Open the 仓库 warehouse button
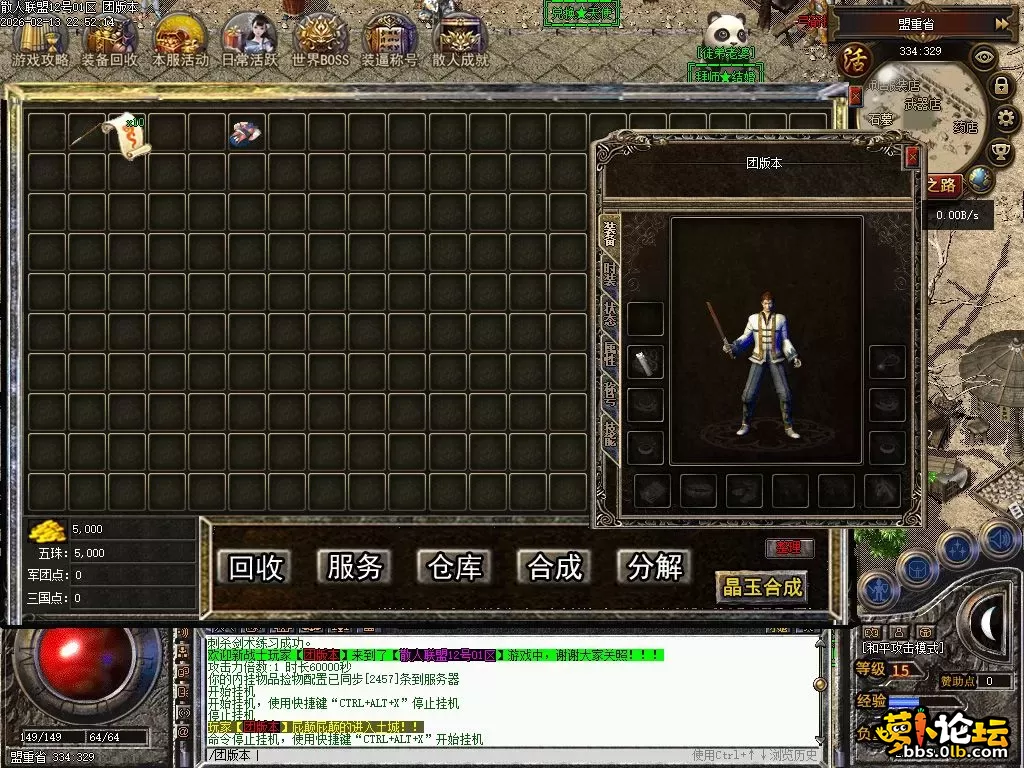1024x768 pixels. pyautogui.click(x=455, y=567)
